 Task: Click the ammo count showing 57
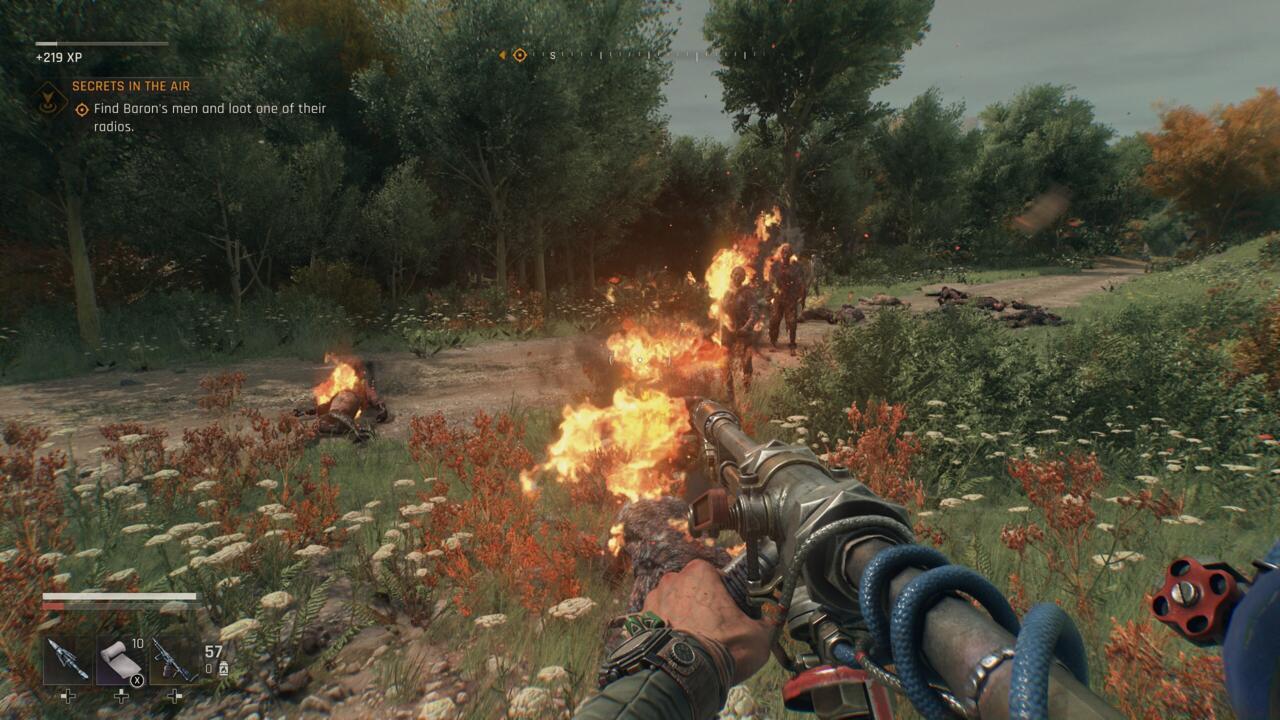211,649
